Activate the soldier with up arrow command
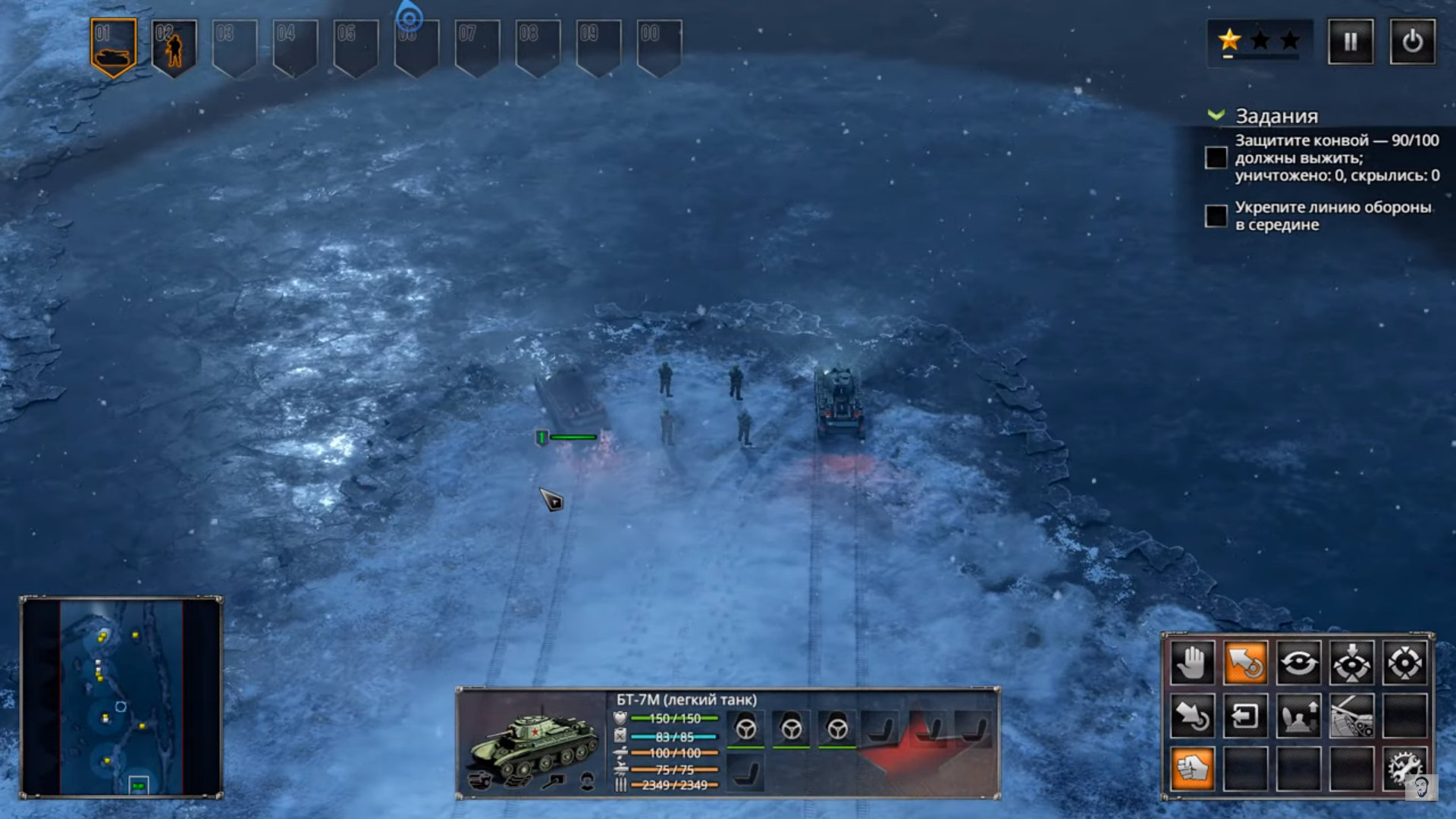This screenshot has height=819, width=1456. pos(1298,716)
